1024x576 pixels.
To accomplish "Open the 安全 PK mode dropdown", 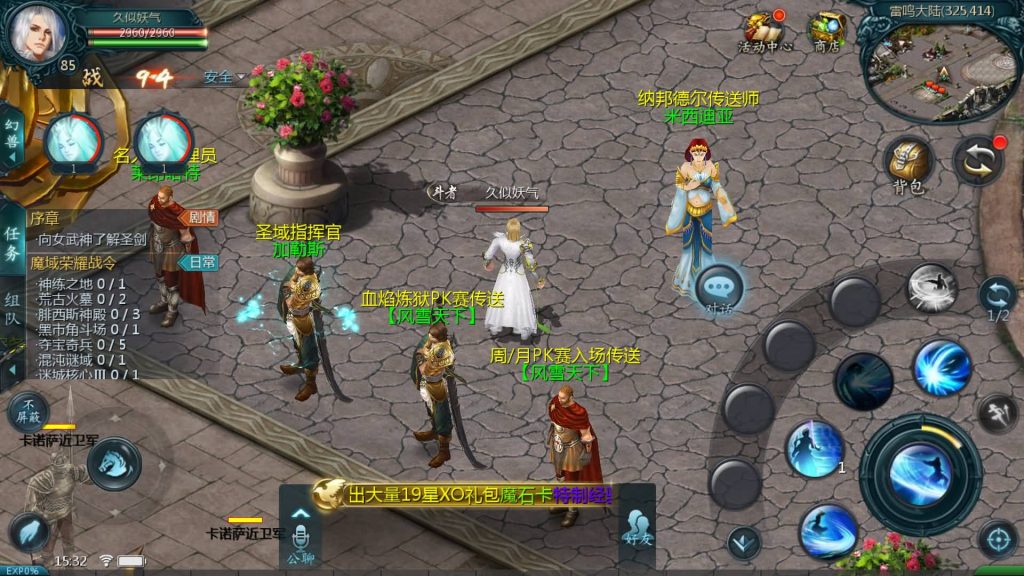I will coord(224,77).
